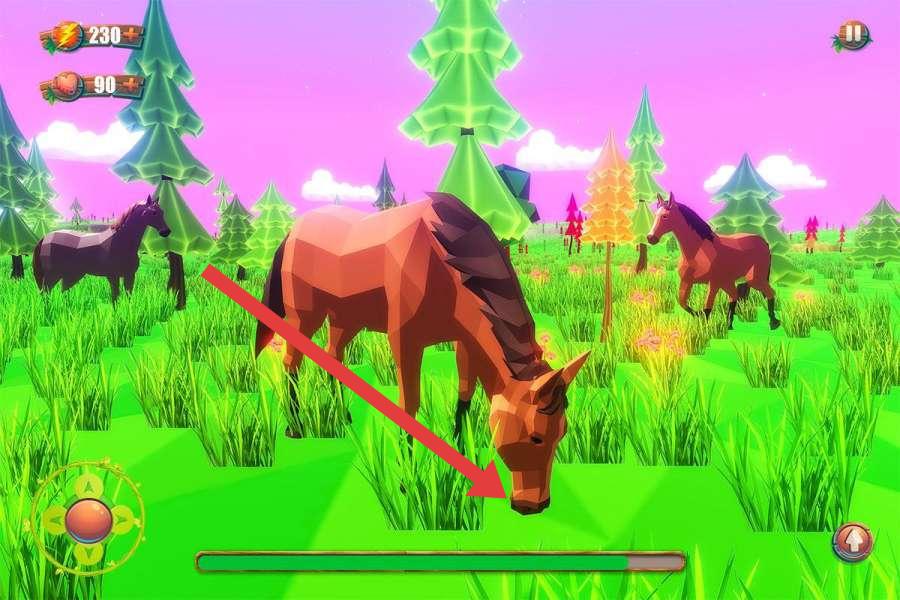
Task: Tap the up arrow on the movement pad
Action: 89,486
